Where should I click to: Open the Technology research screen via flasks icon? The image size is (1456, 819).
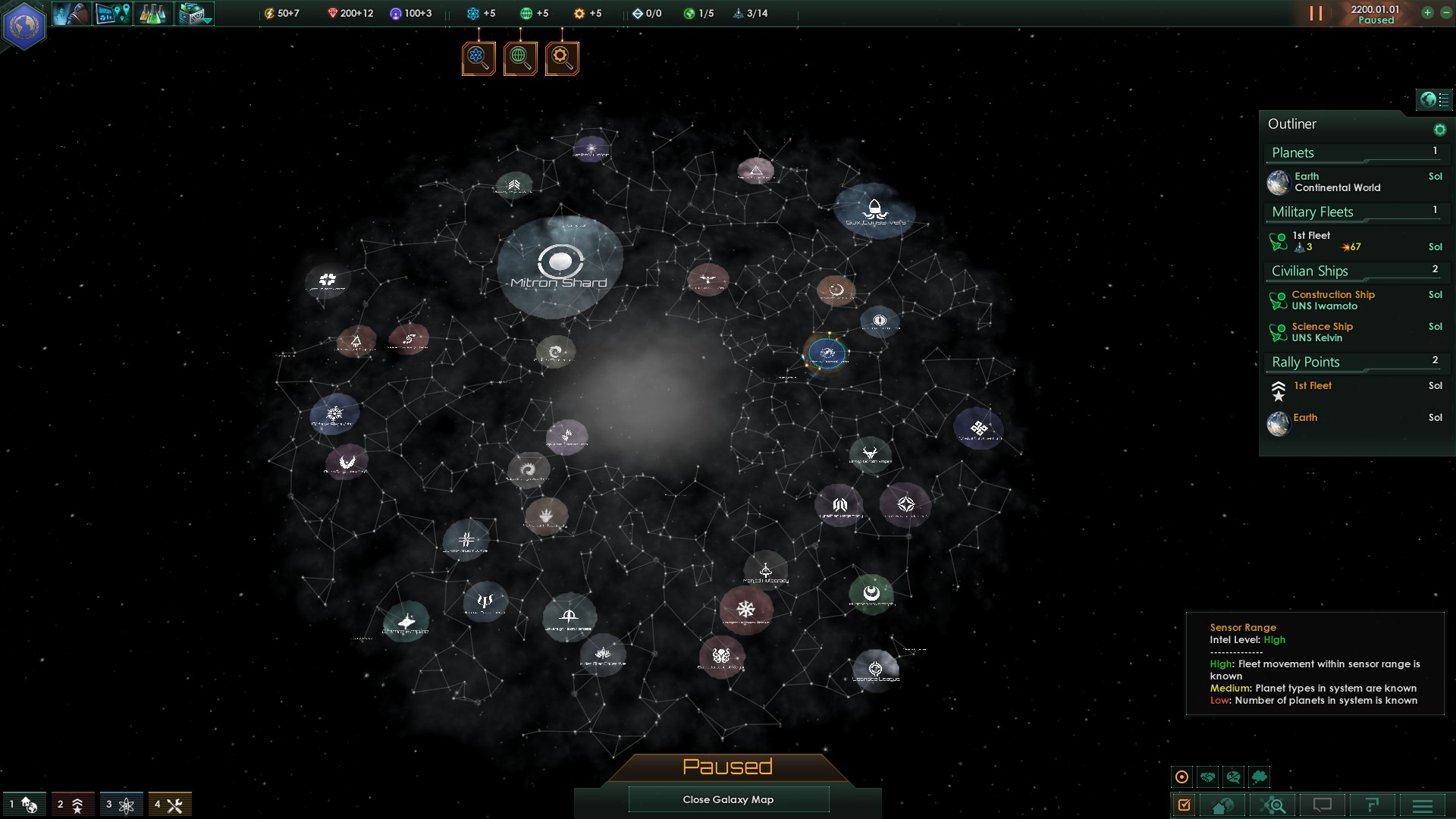coord(152,13)
